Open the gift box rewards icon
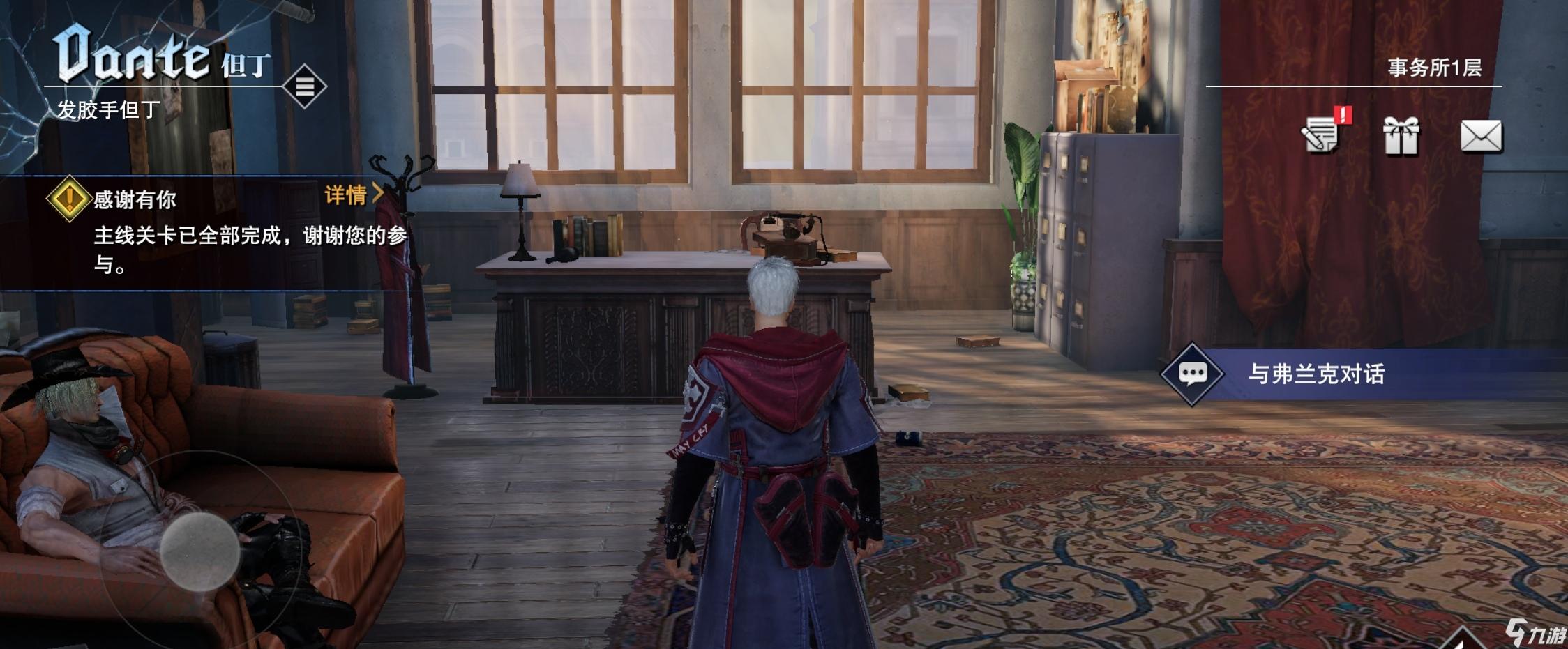This screenshot has width=1568, height=649. click(1401, 135)
